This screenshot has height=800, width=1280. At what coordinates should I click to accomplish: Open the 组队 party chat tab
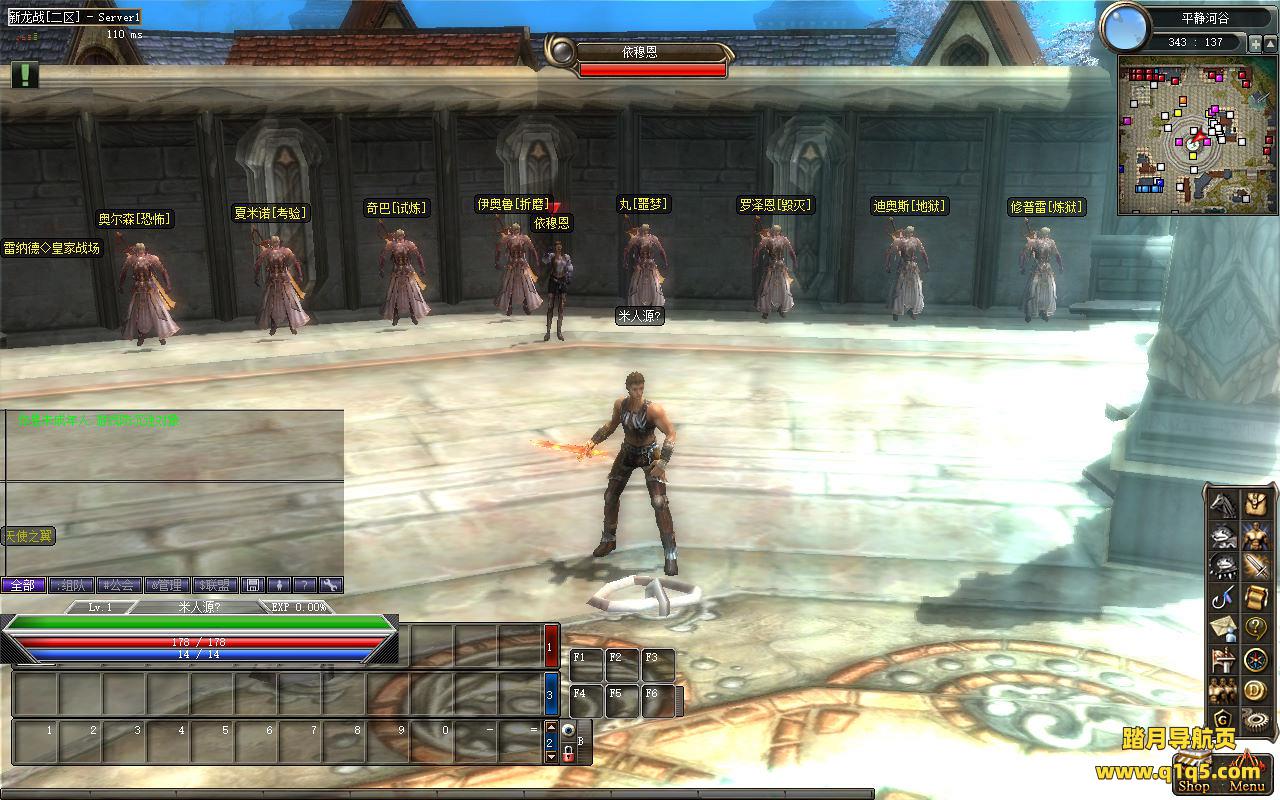[x=72, y=585]
